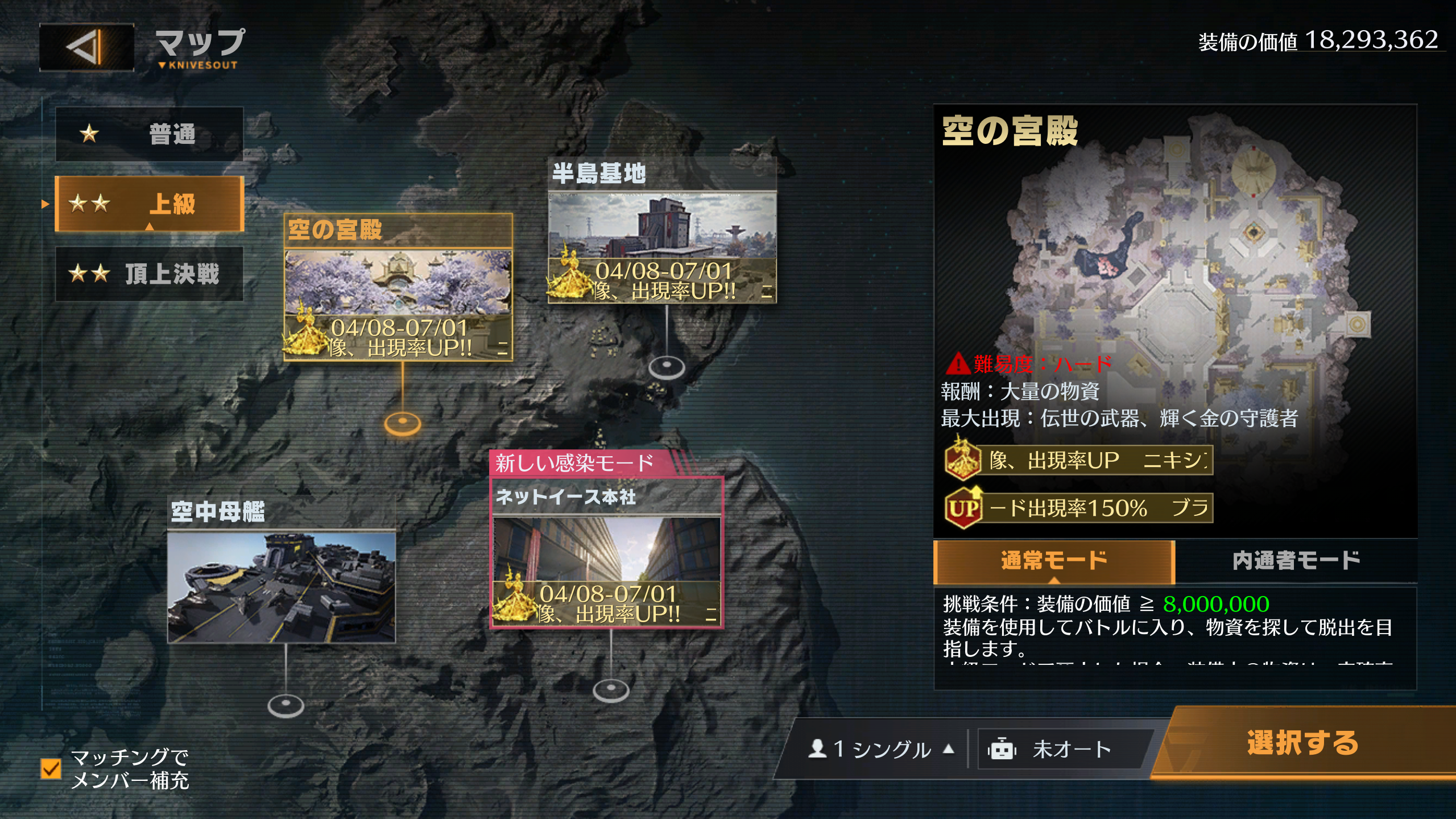The height and width of the screenshot is (819, 1456).
Task: Pick the 半島基地 map card
Action: [662, 230]
